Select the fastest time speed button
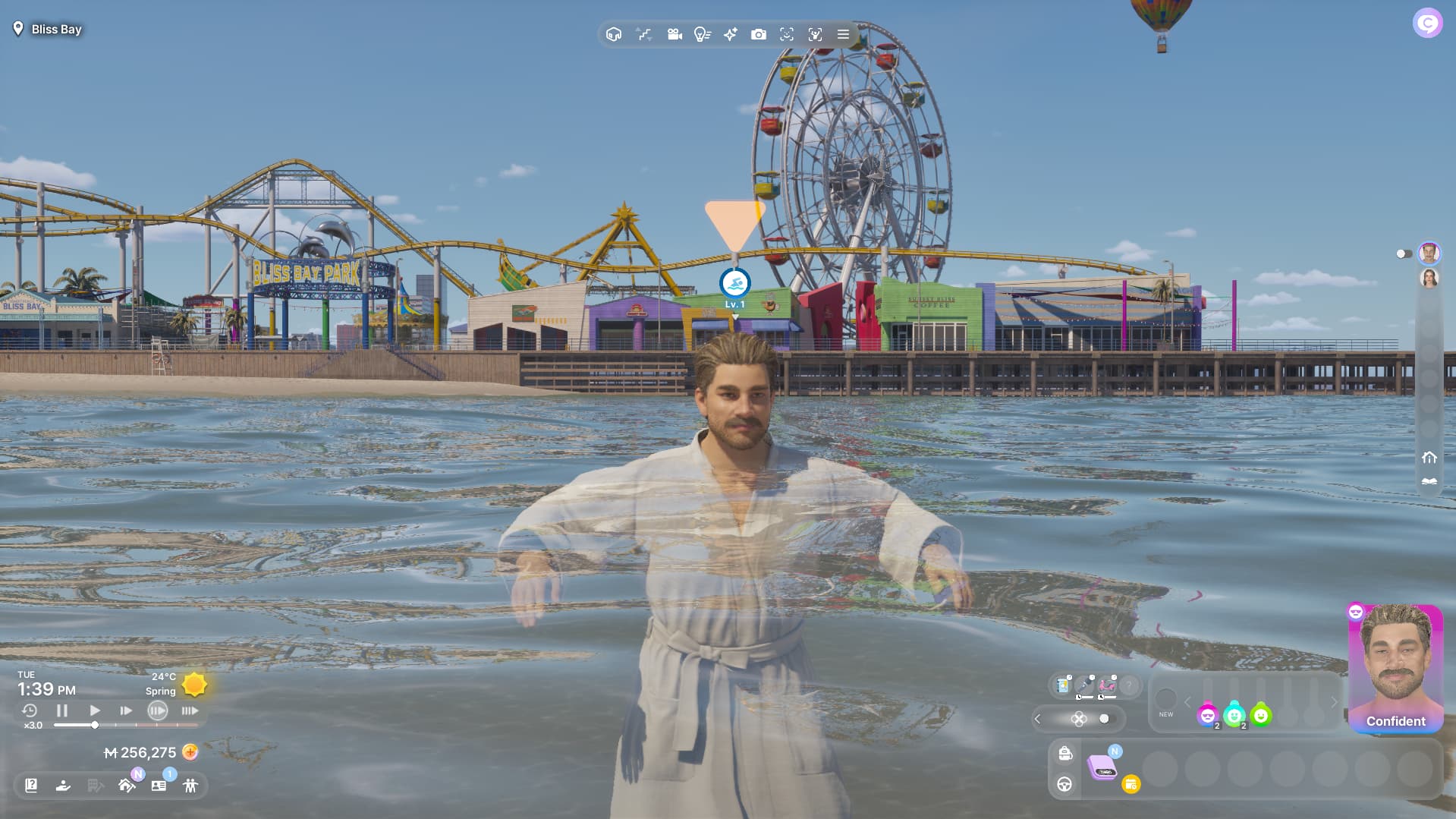The image size is (1456, 819). 190,710
